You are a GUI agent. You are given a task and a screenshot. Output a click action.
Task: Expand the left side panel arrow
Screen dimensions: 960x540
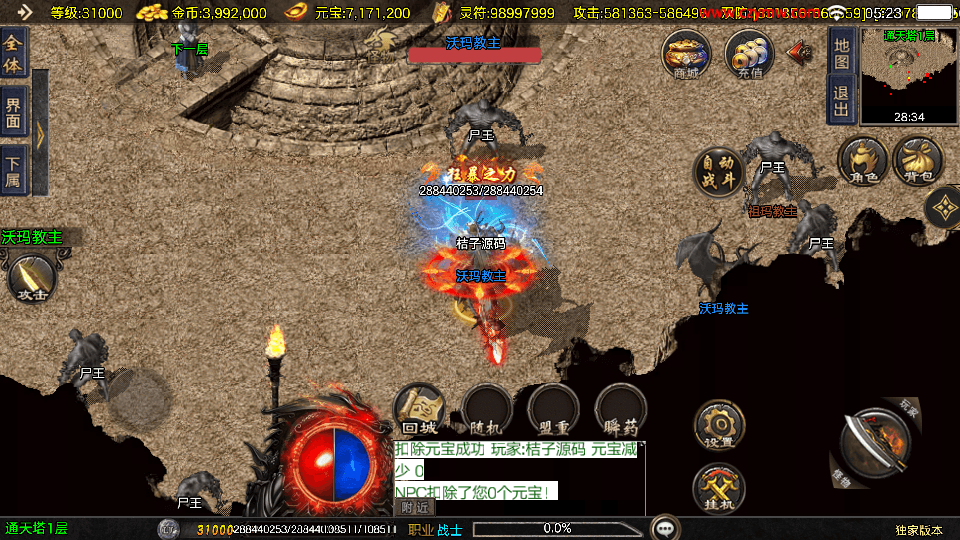click(x=40, y=134)
